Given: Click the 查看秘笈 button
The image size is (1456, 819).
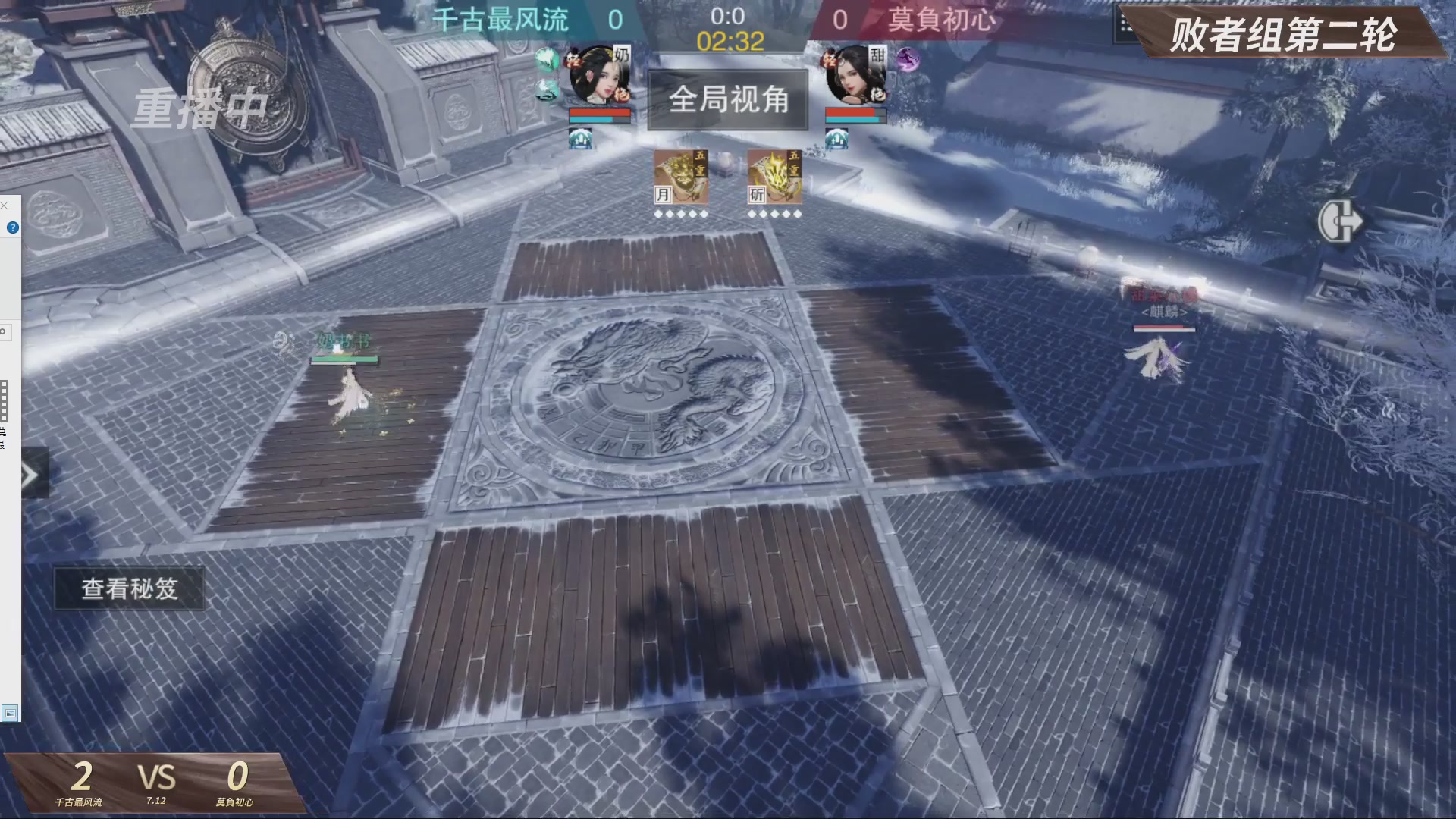Looking at the screenshot, I should pos(129,589).
